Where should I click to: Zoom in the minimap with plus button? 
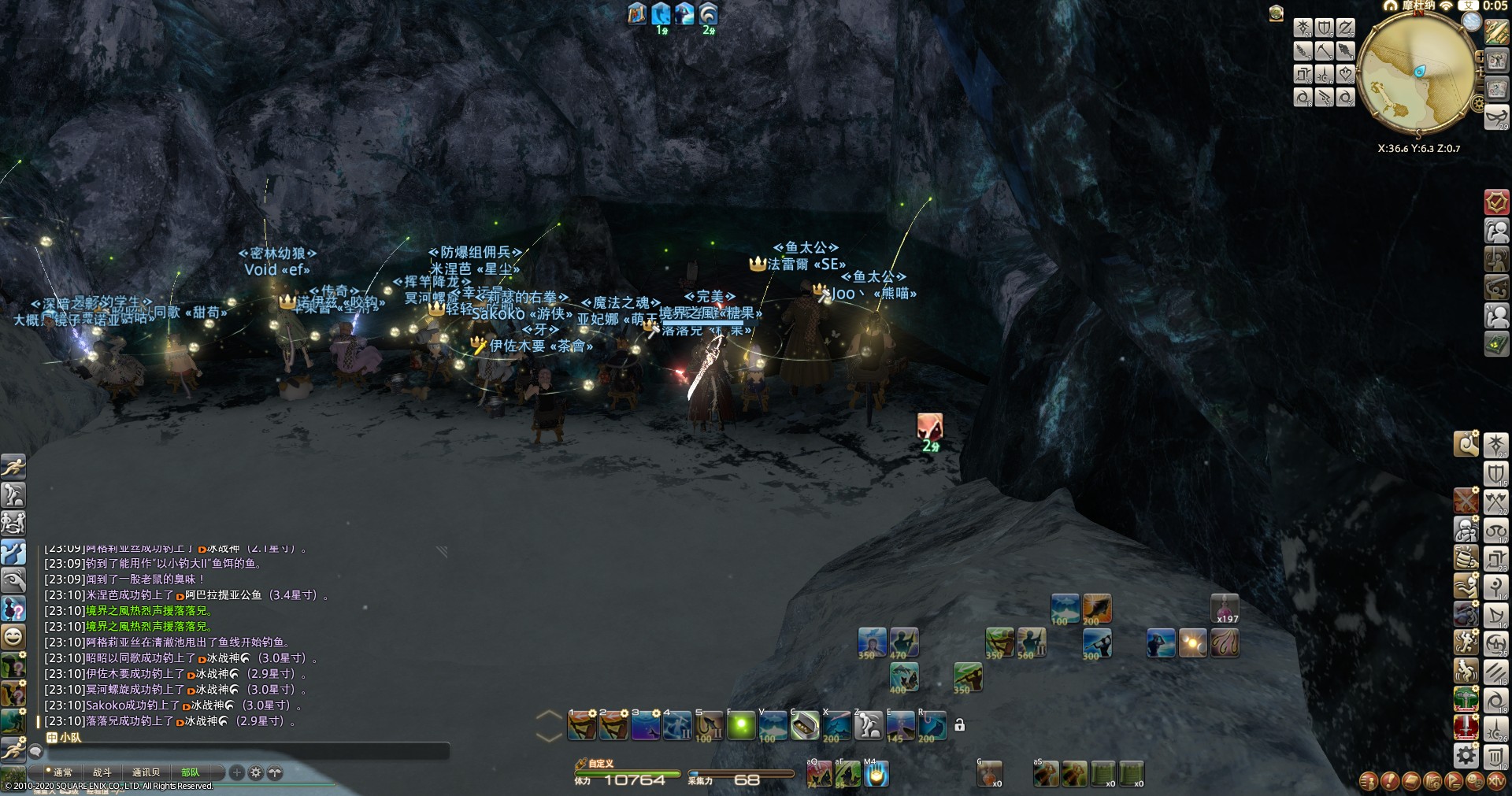click(1480, 57)
